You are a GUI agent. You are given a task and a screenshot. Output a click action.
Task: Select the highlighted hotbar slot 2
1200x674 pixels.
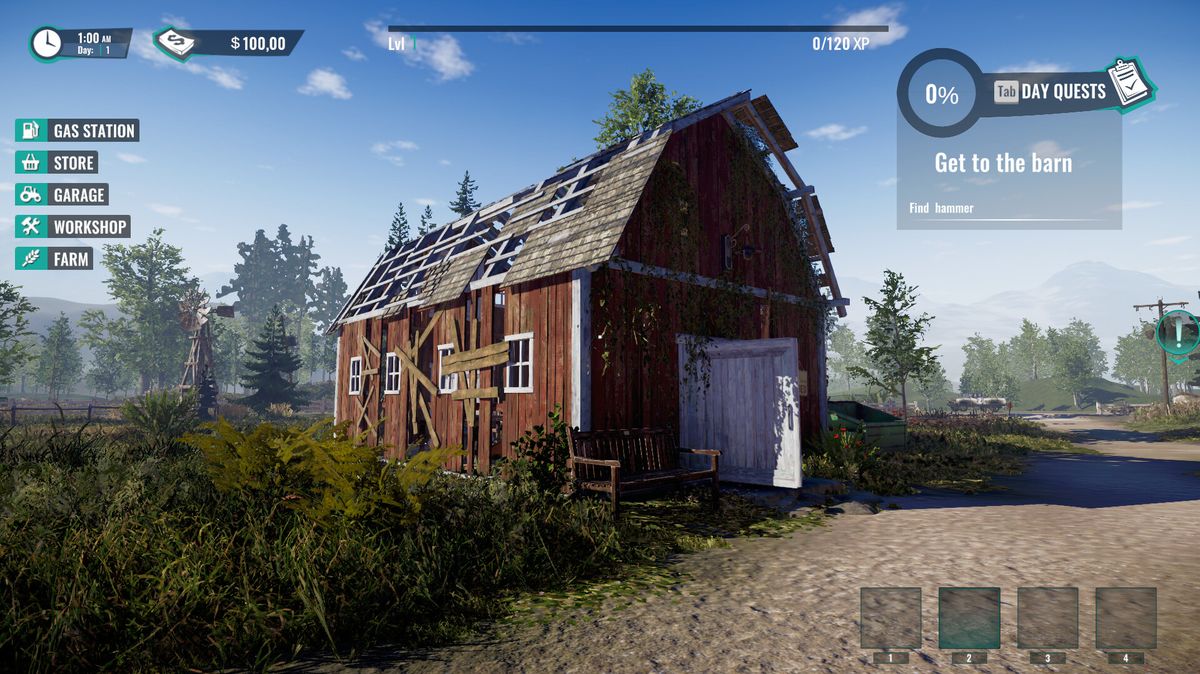(969, 617)
